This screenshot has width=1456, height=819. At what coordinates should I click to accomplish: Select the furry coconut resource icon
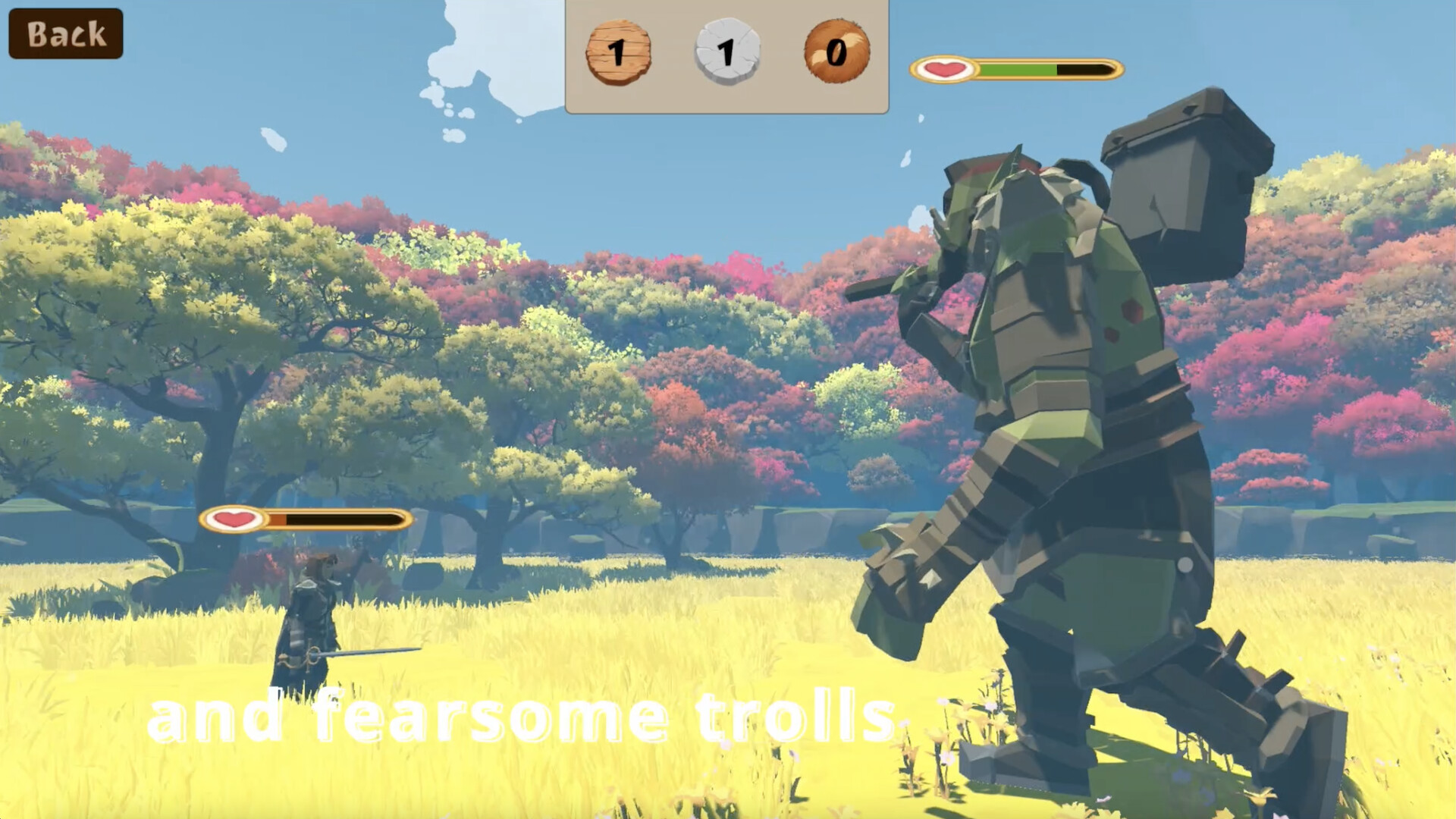(834, 52)
